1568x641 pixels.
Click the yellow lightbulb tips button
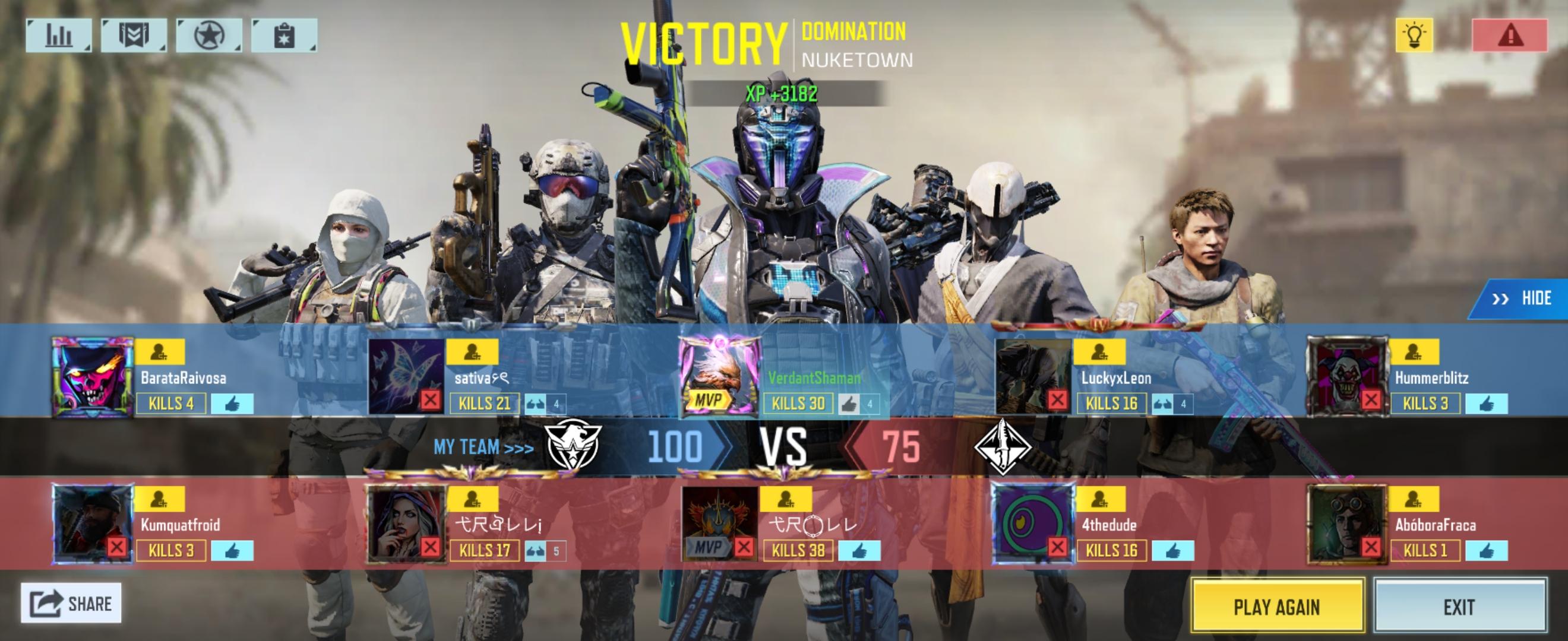click(1414, 35)
